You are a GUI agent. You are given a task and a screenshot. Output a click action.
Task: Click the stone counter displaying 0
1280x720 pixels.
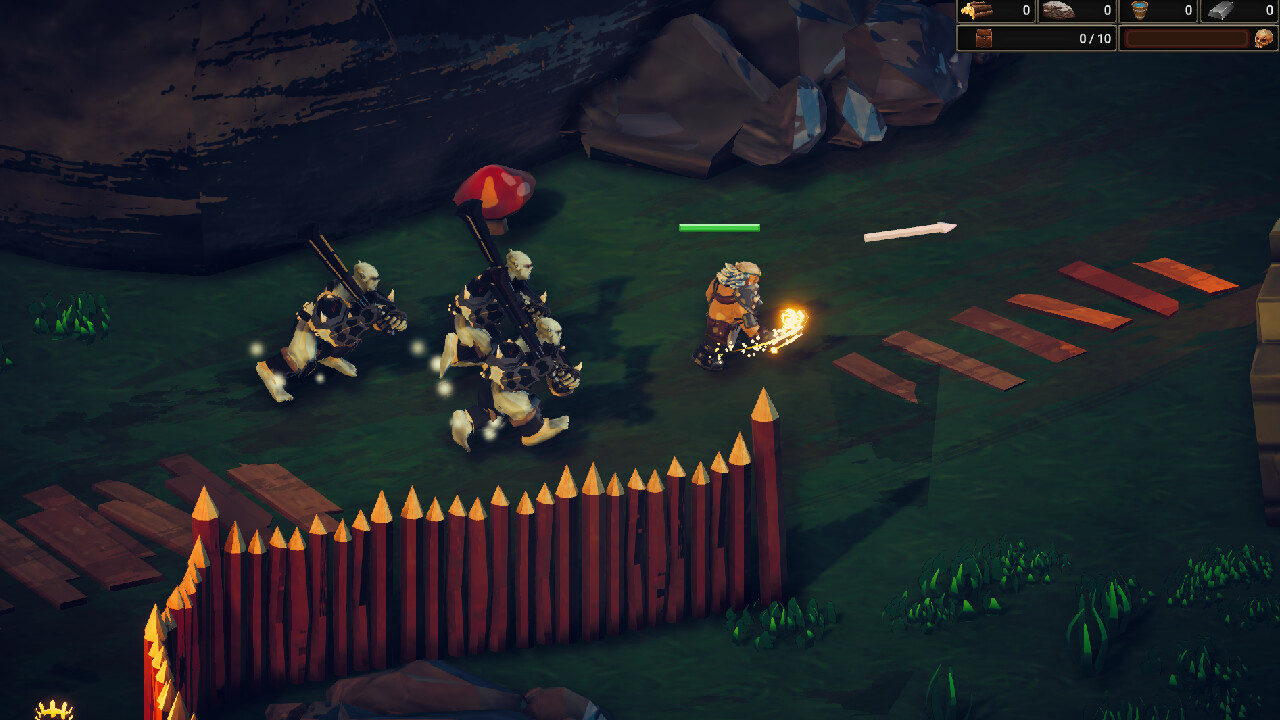pyautogui.click(x=1107, y=11)
